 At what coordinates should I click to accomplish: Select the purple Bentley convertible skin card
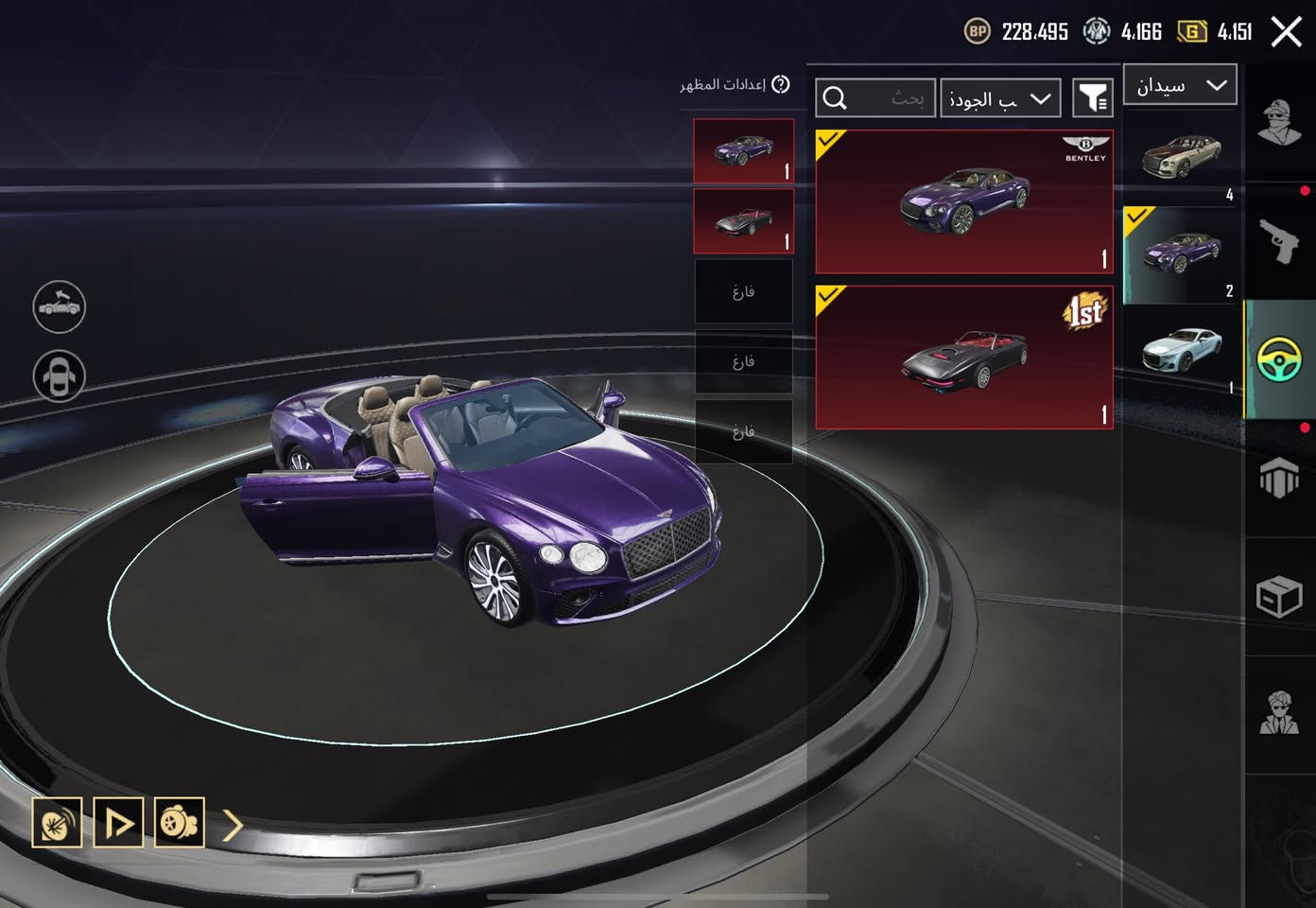(x=963, y=202)
